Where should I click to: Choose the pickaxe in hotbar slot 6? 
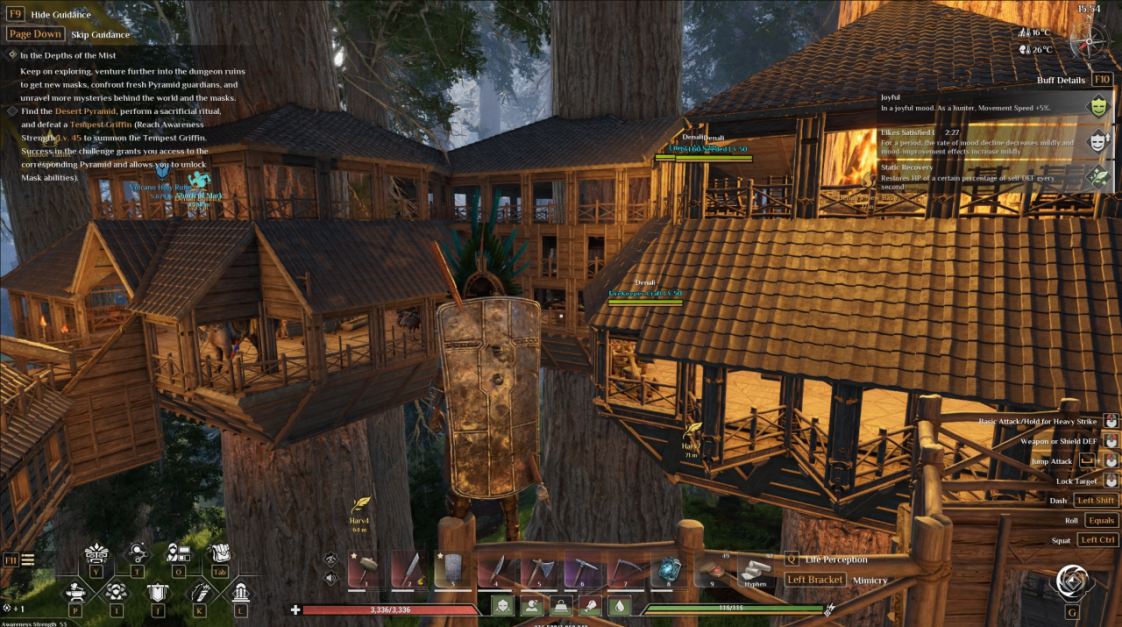click(x=581, y=570)
